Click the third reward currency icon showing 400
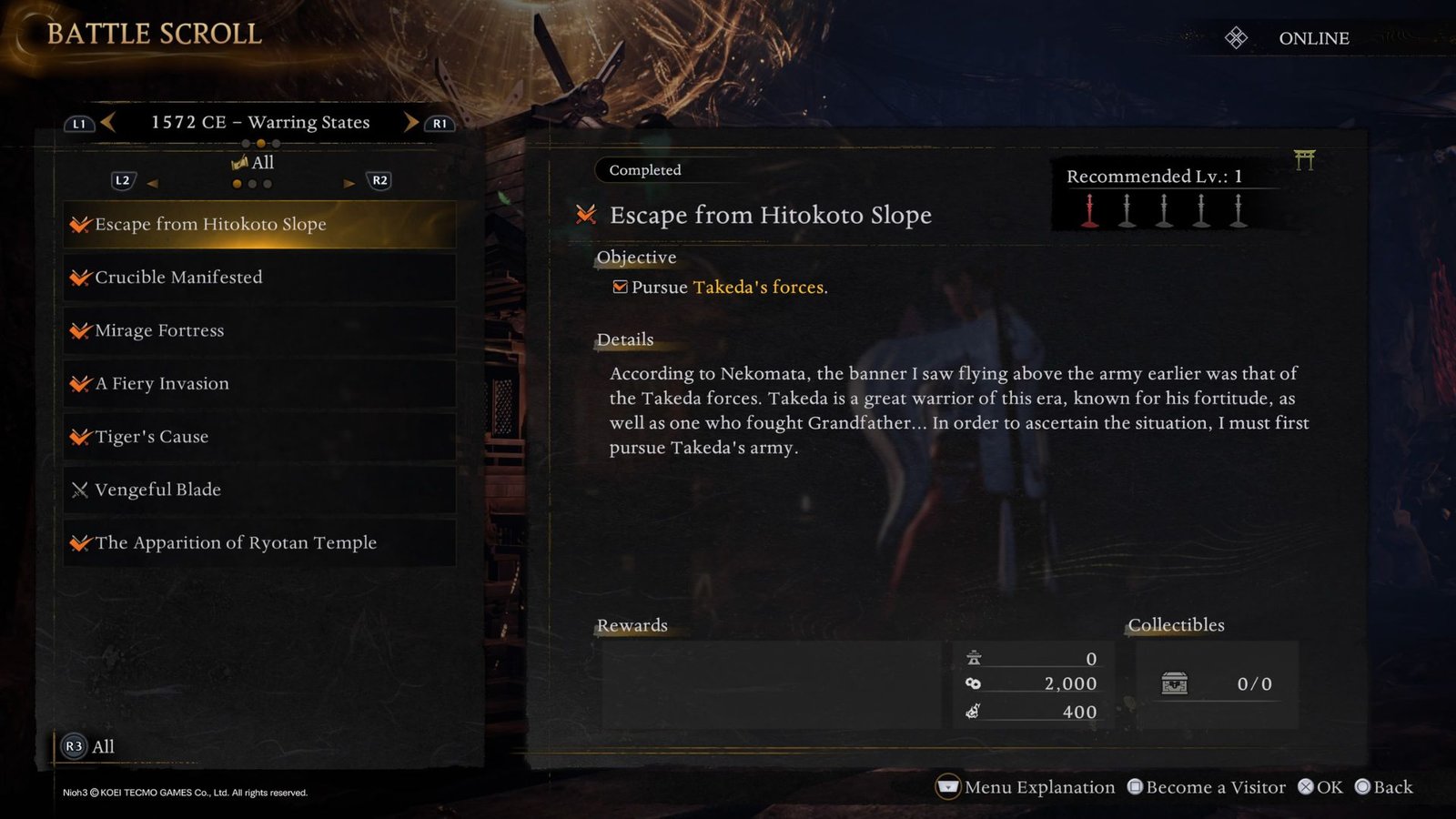Viewport: 1456px width, 819px height. point(975,712)
